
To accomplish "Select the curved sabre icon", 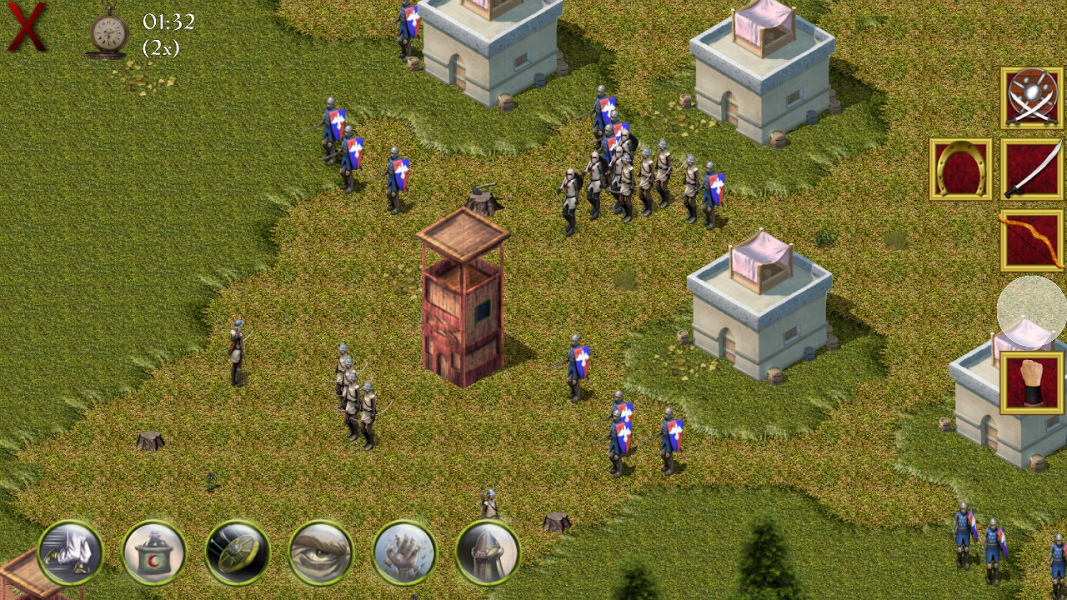I will click(x=1032, y=169).
